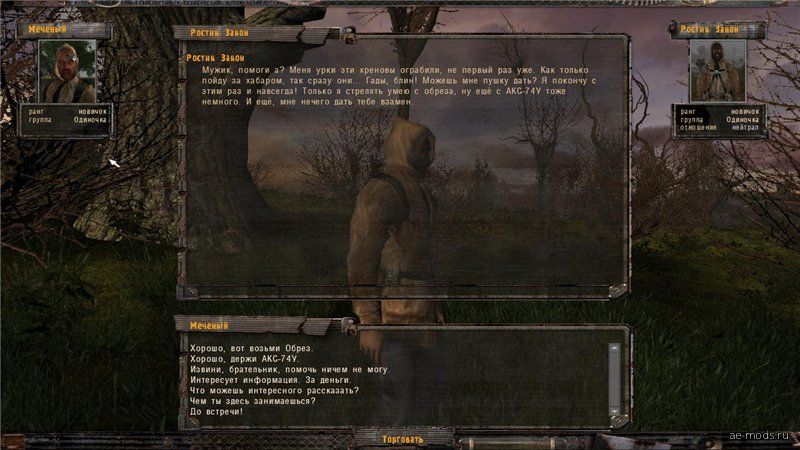Click the reply list scrollbar's up arrow
800x450 pixels.
614,347
